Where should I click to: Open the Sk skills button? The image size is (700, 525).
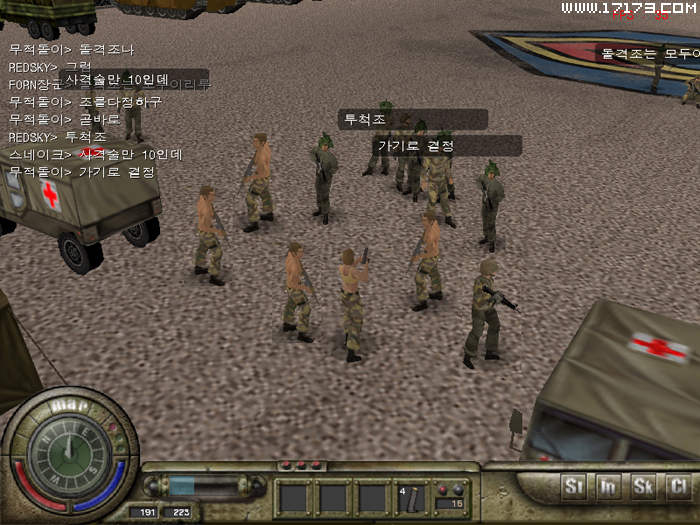644,487
